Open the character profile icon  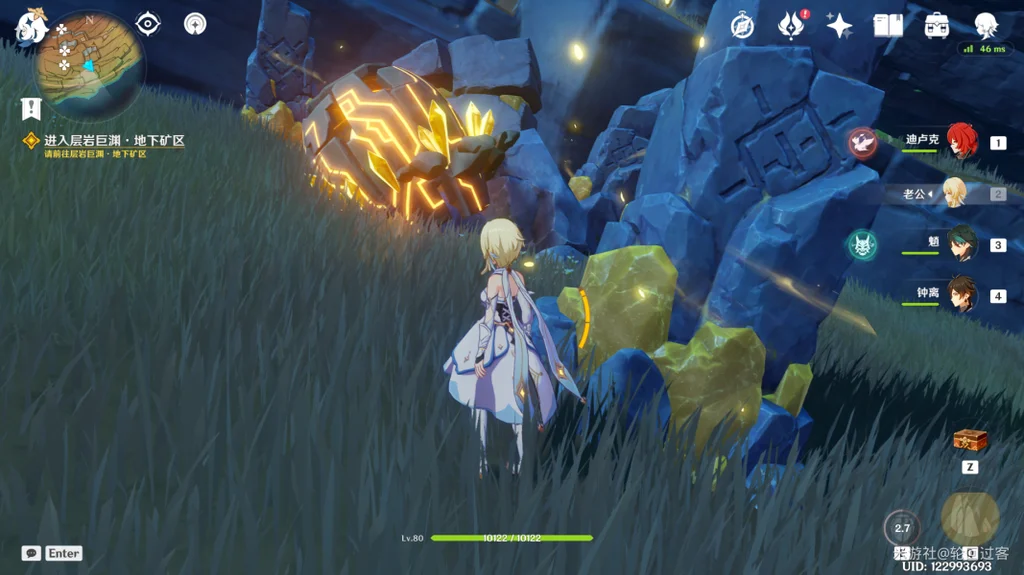(x=986, y=25)
